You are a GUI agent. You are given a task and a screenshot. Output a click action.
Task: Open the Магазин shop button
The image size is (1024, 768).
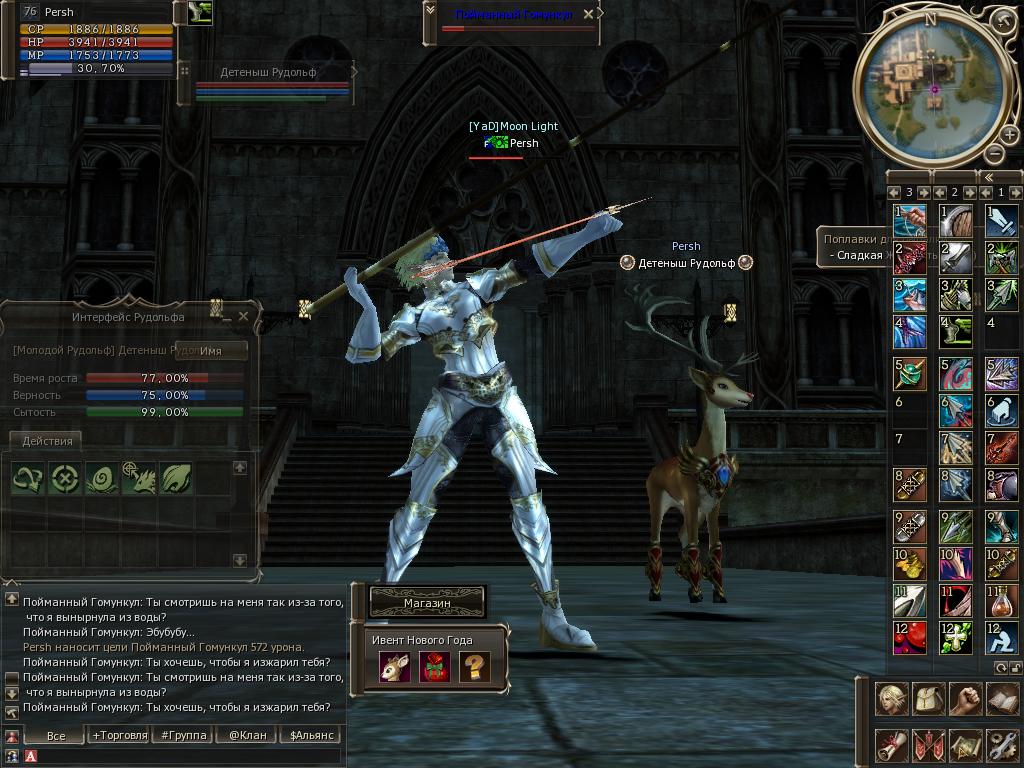(427, 603)
